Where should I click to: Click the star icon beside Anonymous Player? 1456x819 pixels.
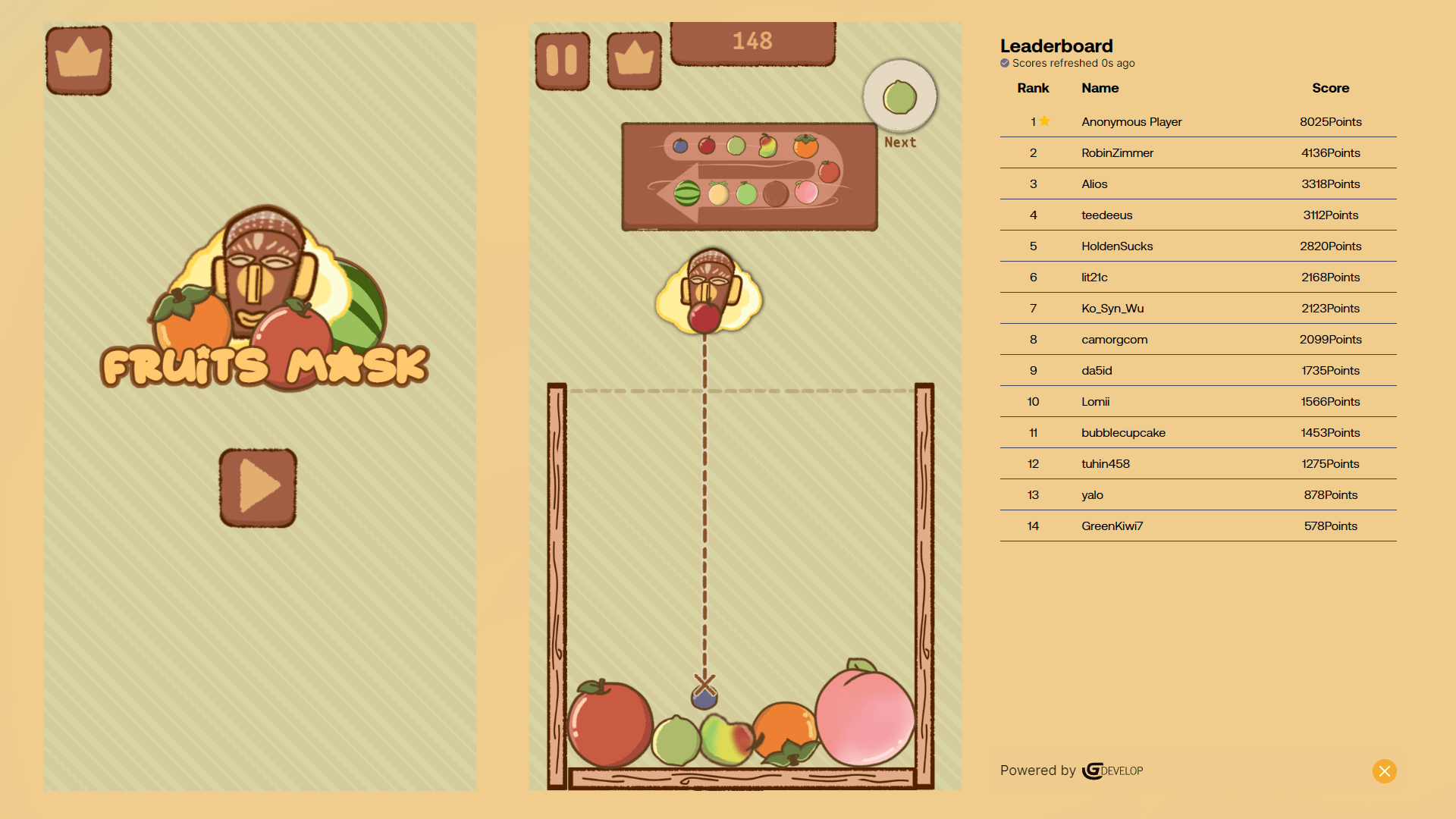point(1045,121)
